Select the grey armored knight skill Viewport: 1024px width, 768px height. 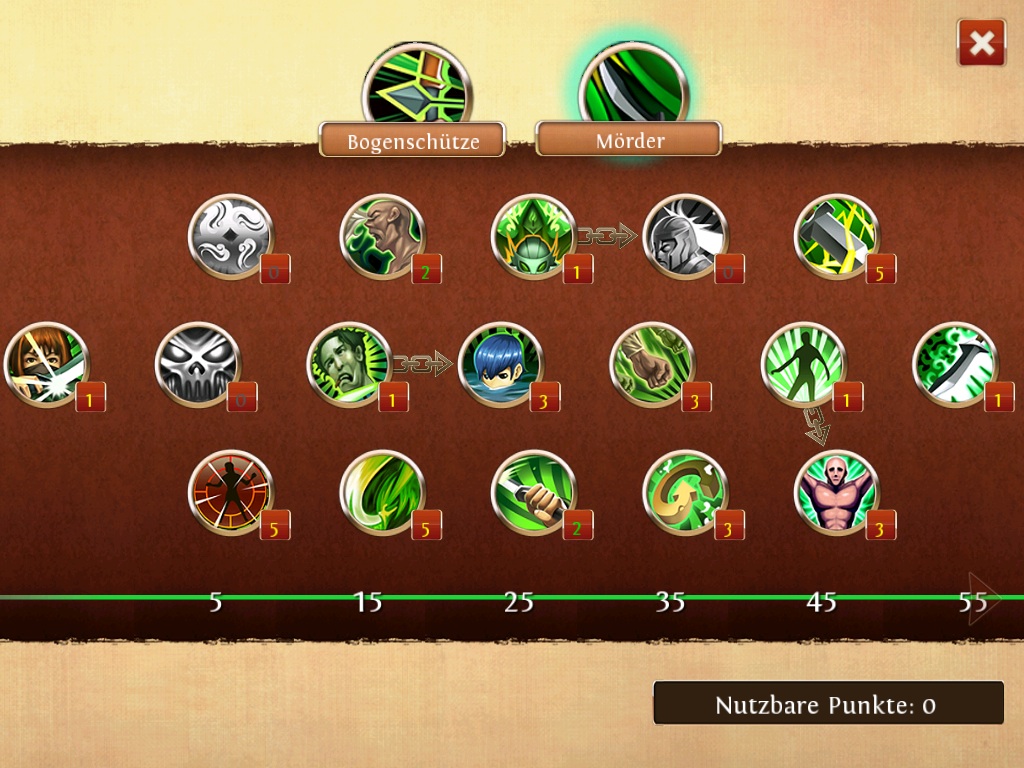pos(685,237)
